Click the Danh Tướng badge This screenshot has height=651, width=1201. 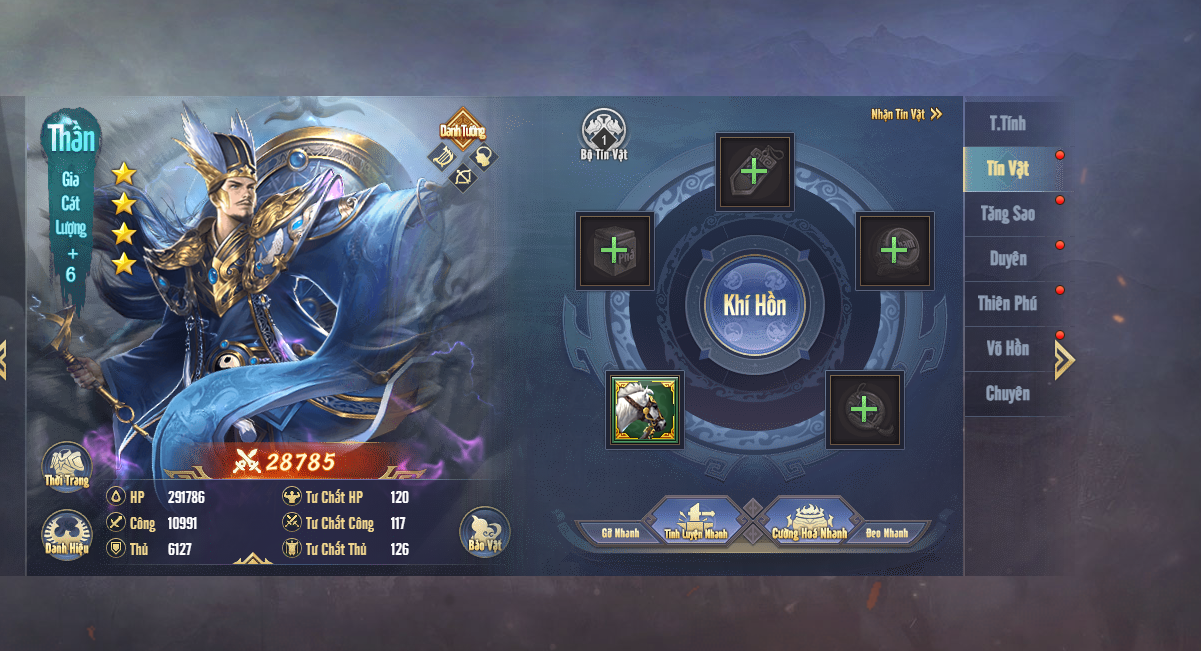tap(462, 130)
